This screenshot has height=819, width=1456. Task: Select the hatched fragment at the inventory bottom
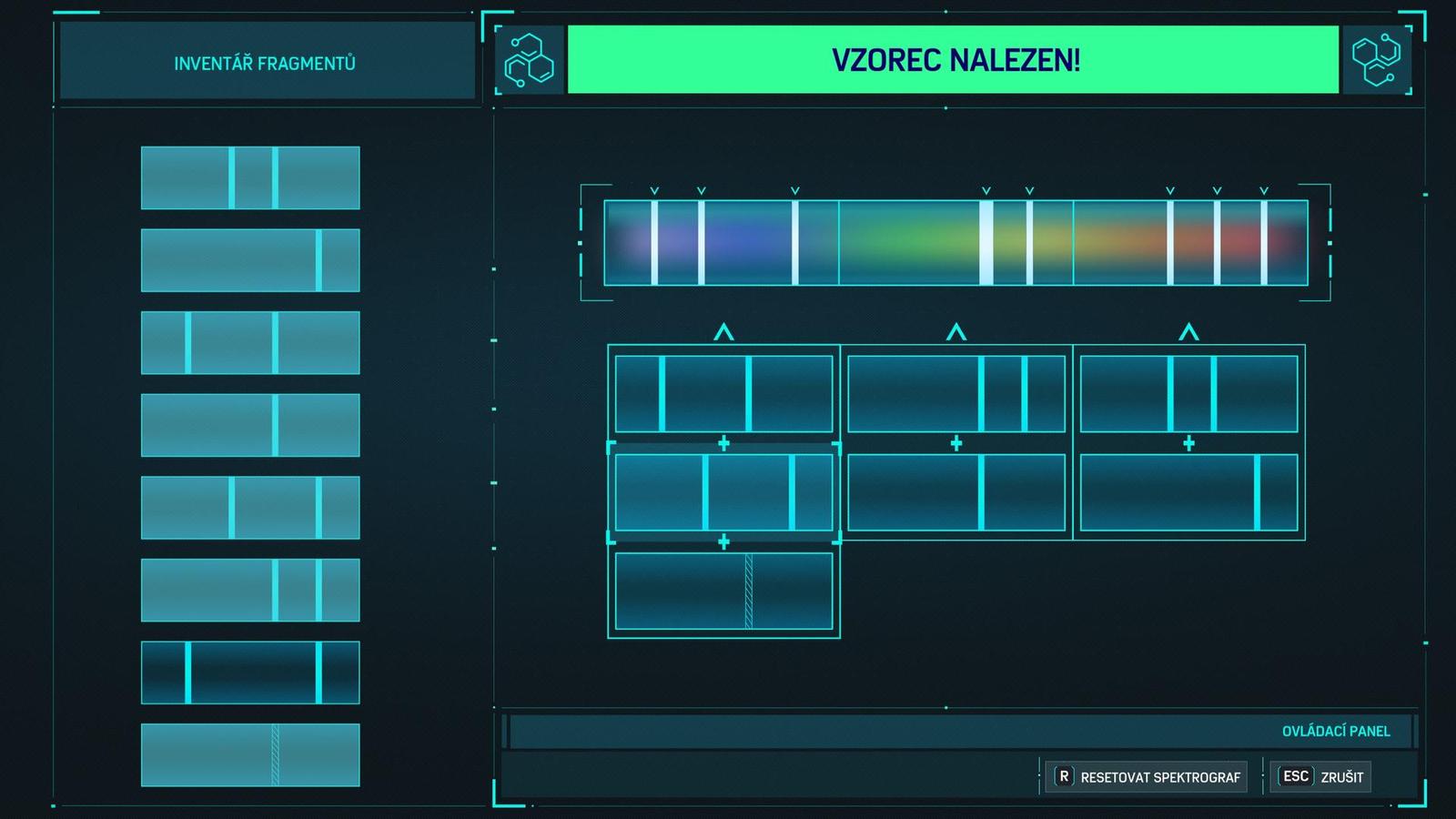click(250, 755)
